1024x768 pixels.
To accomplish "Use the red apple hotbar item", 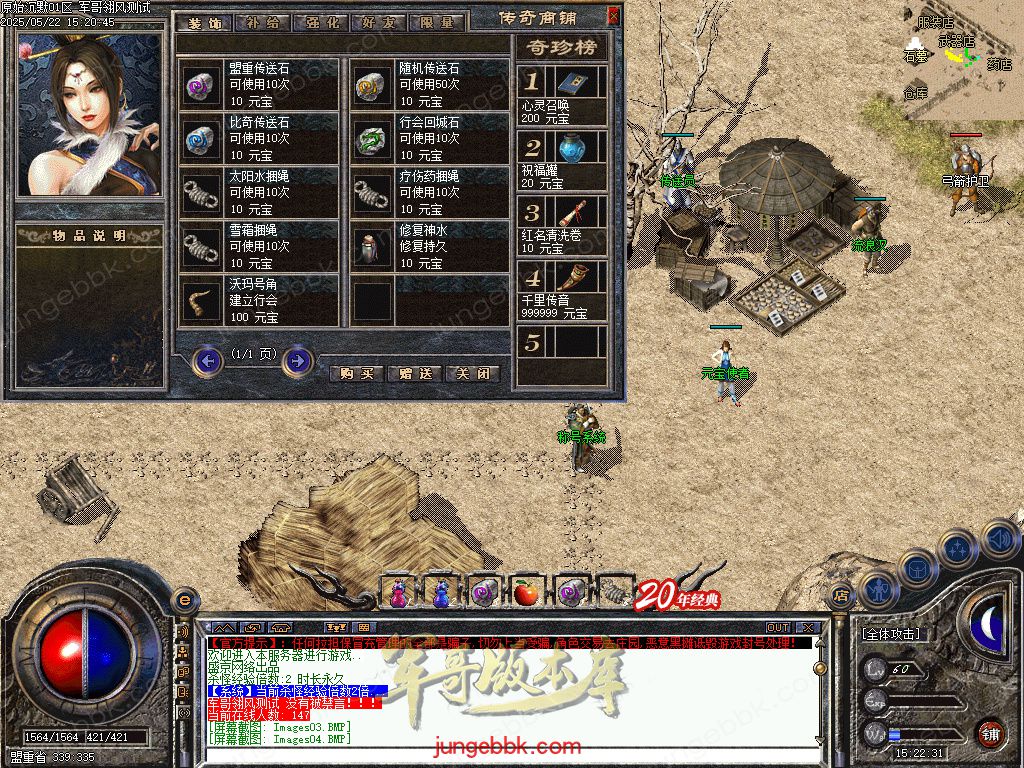I will [526, 592].
